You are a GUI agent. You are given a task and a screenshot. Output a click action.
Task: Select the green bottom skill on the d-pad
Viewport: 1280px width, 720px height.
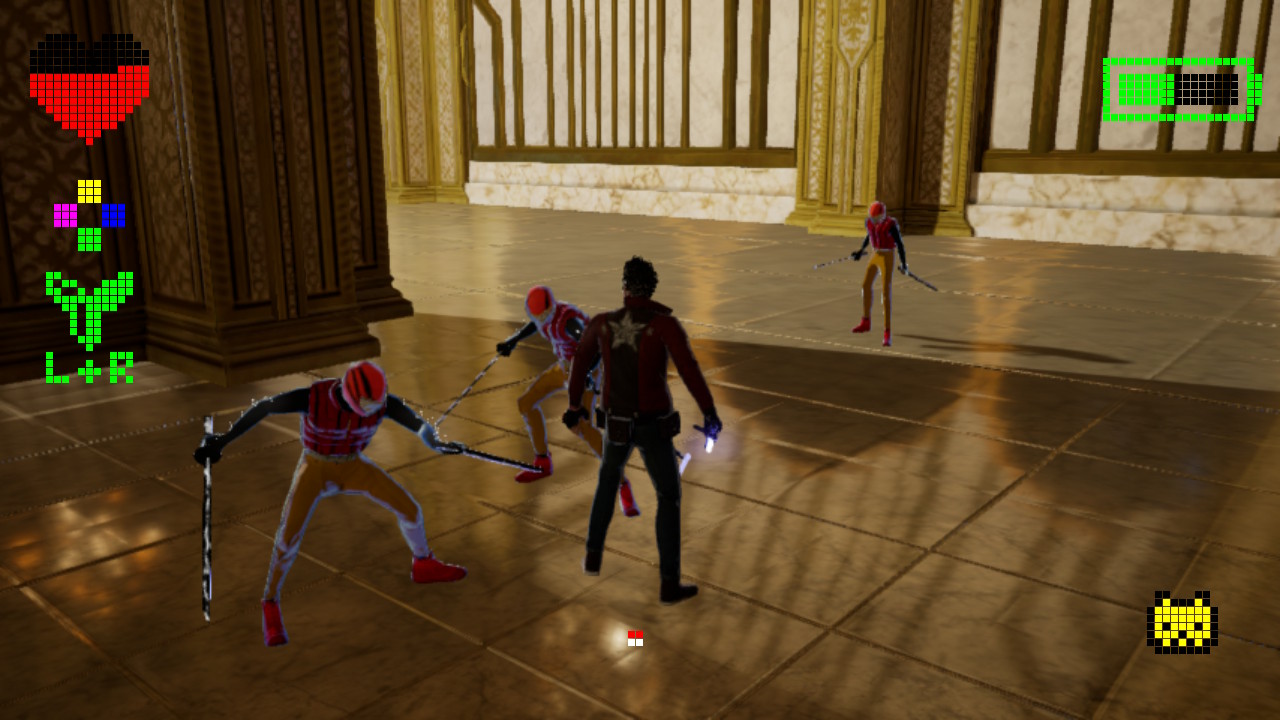[x=89, y=240]
